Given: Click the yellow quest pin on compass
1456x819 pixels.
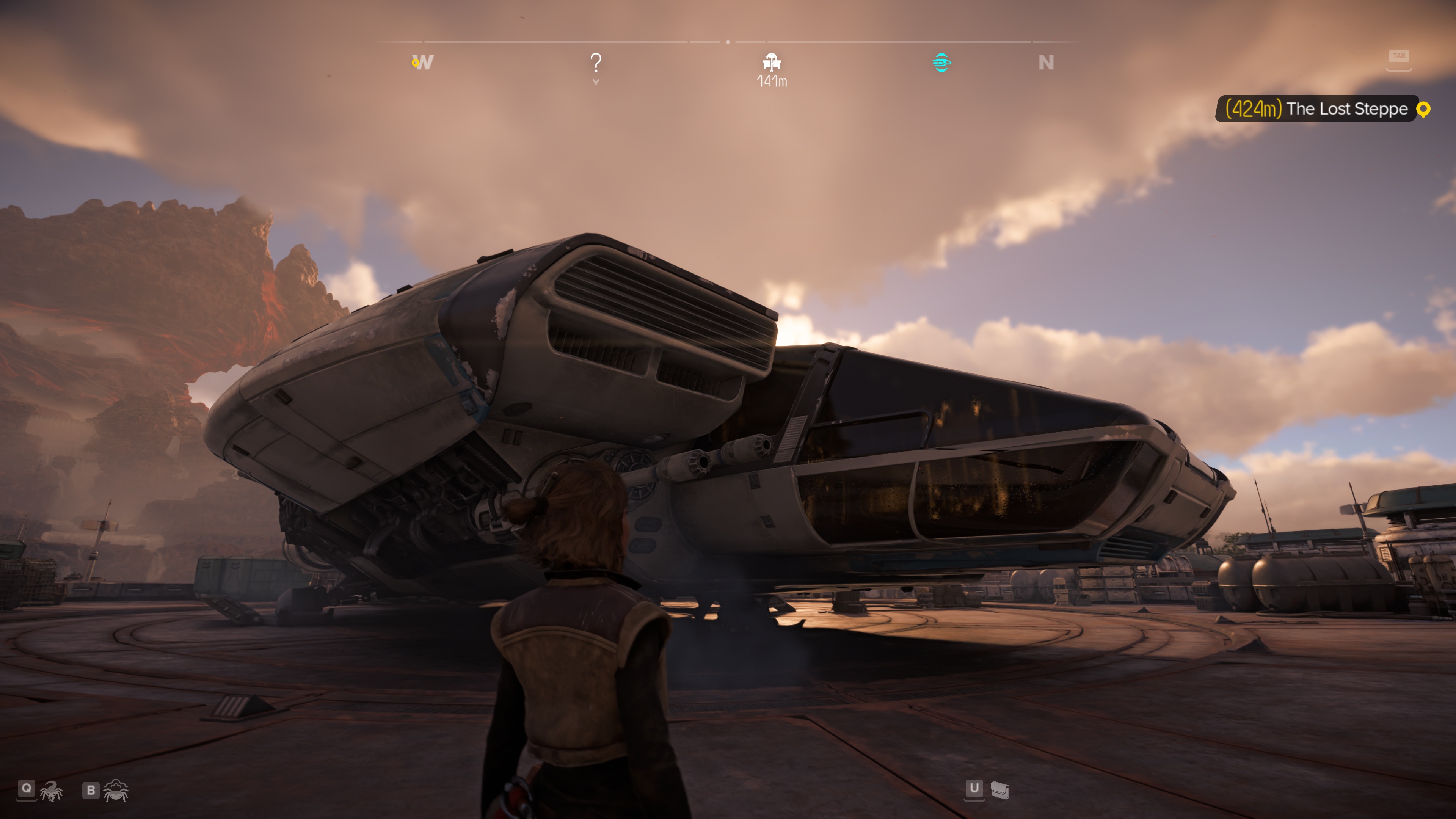Looking at the screenshot, I should pos(415,63).
